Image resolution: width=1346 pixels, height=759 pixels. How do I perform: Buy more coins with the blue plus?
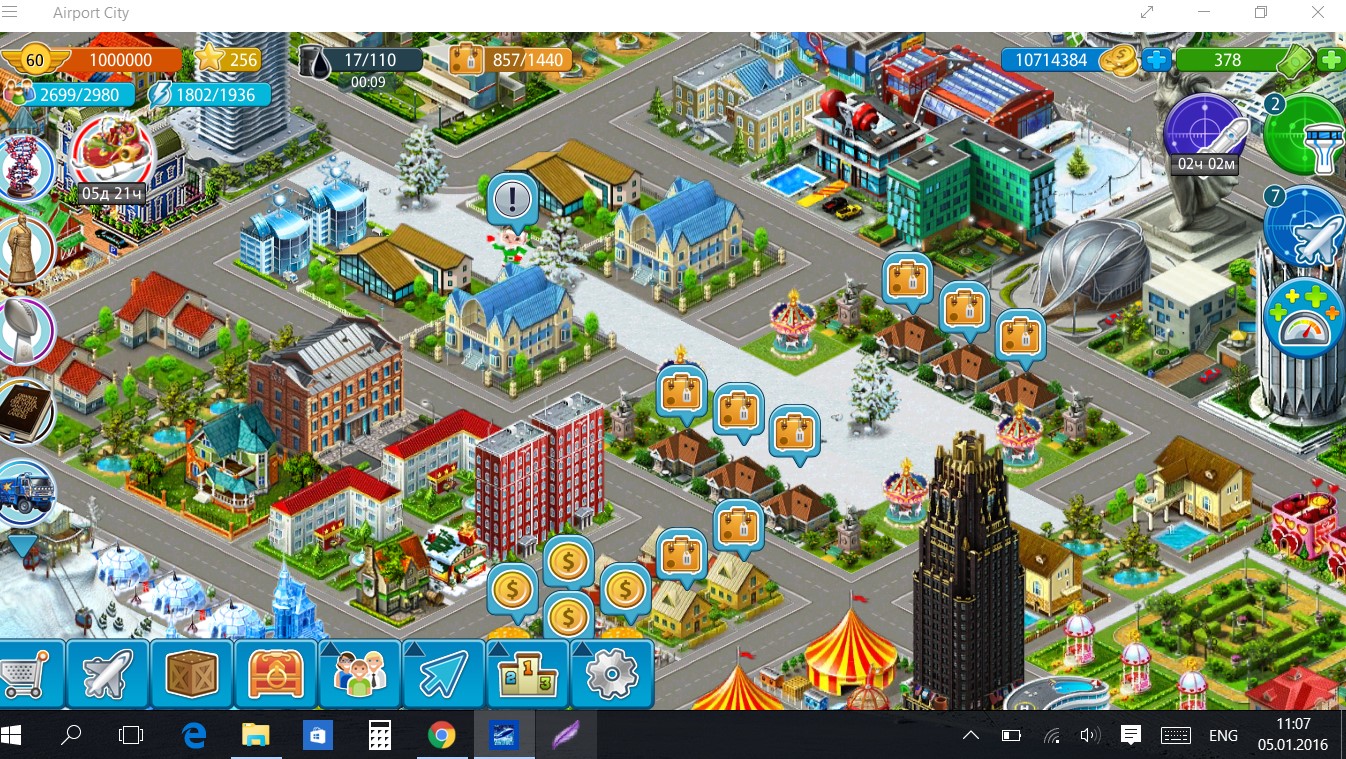(1156, 60)
